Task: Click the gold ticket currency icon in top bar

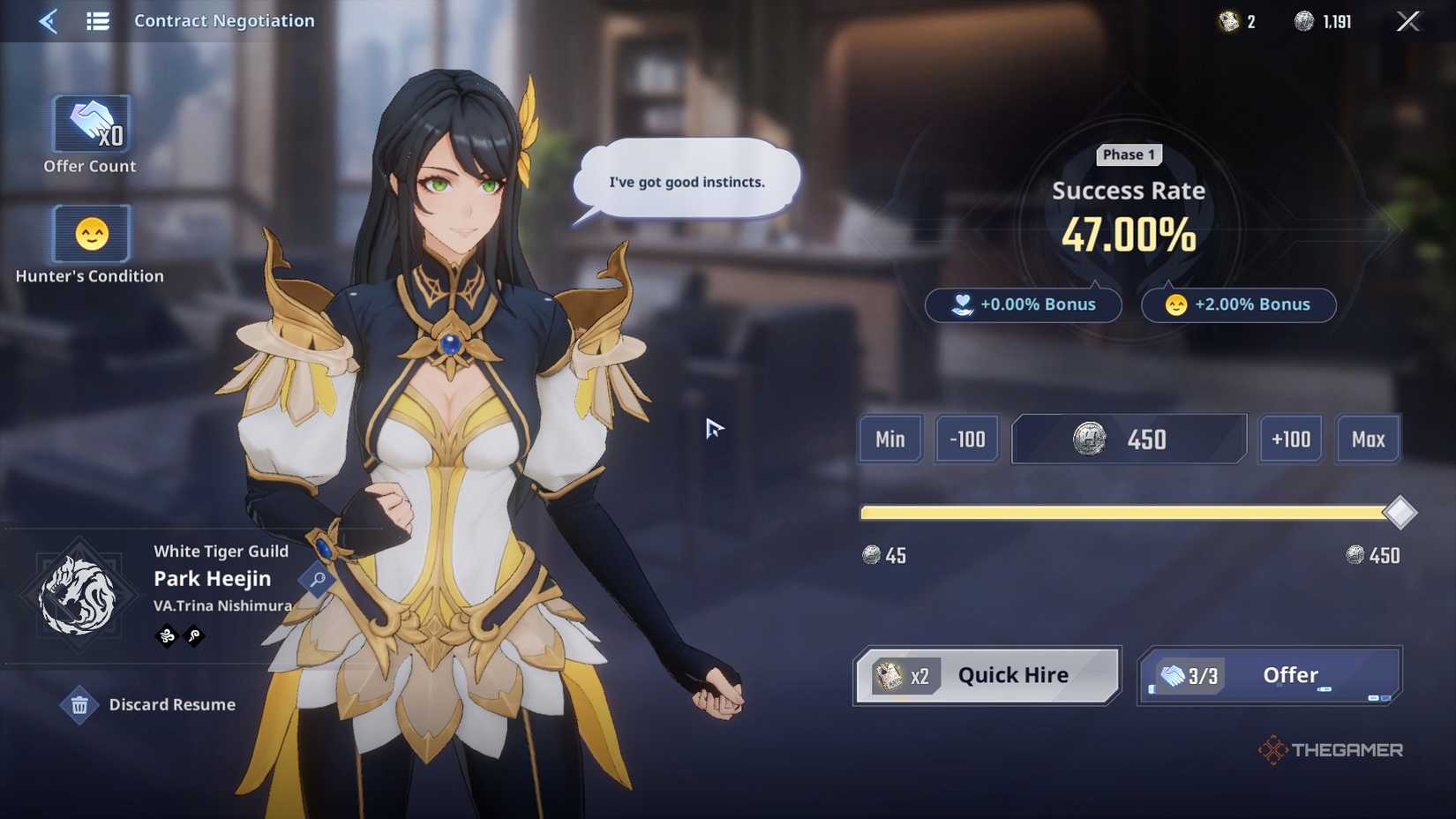Action: coord(1227,20)
